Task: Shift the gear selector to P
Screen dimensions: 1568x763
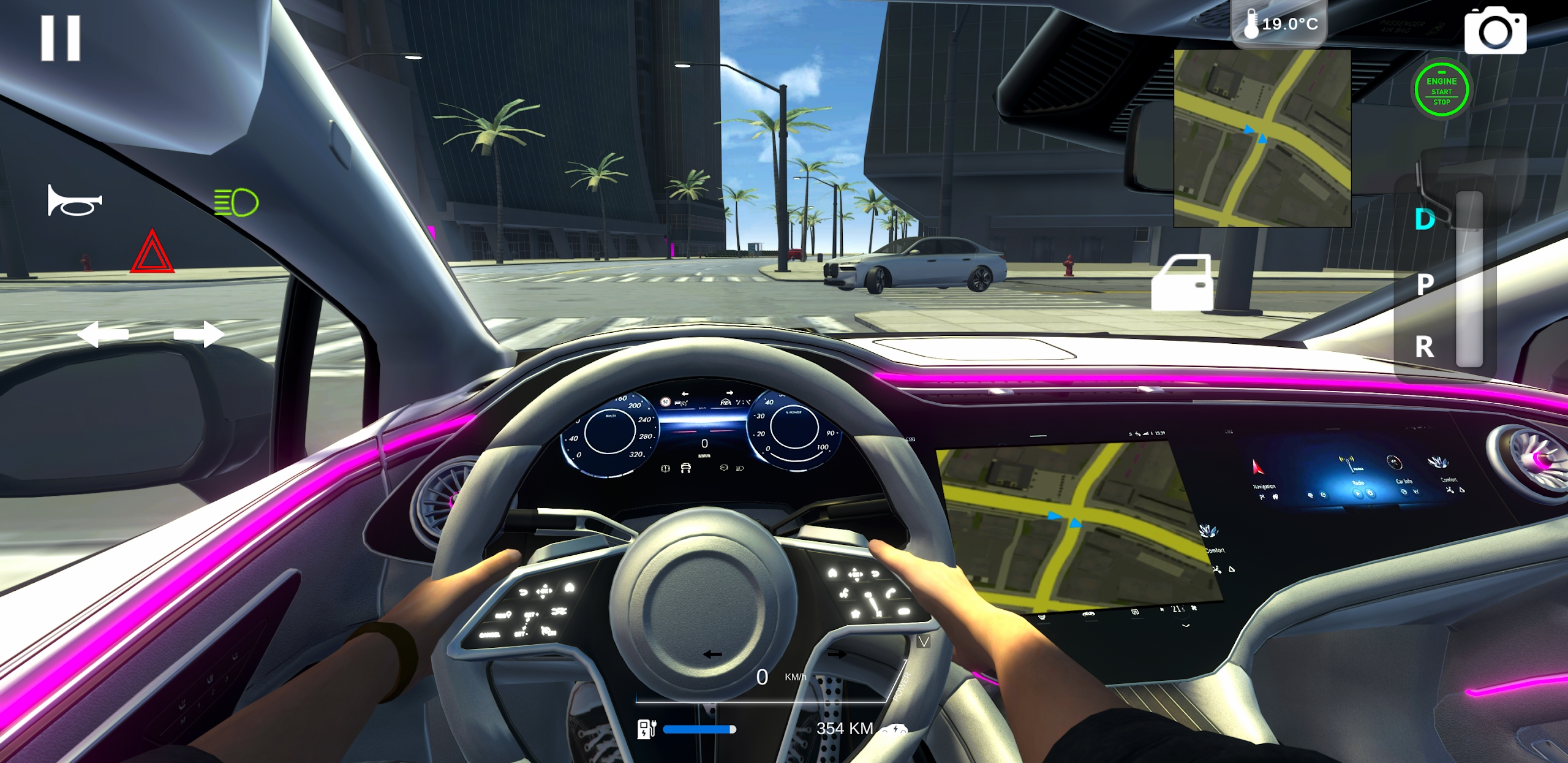Action: pyautogui.click(x=1425, y=284)
